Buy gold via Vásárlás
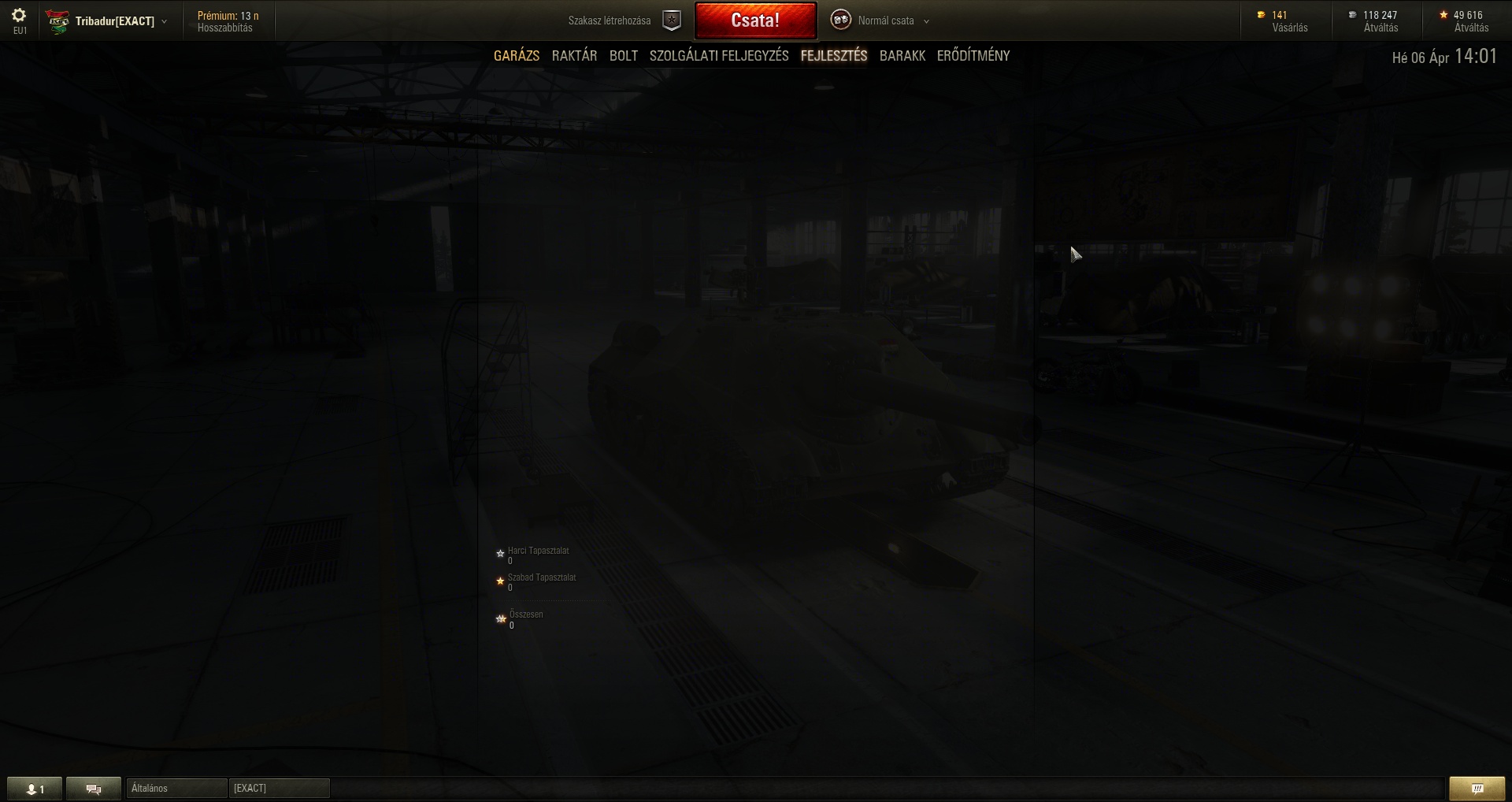 click(x=1289, y=28)
